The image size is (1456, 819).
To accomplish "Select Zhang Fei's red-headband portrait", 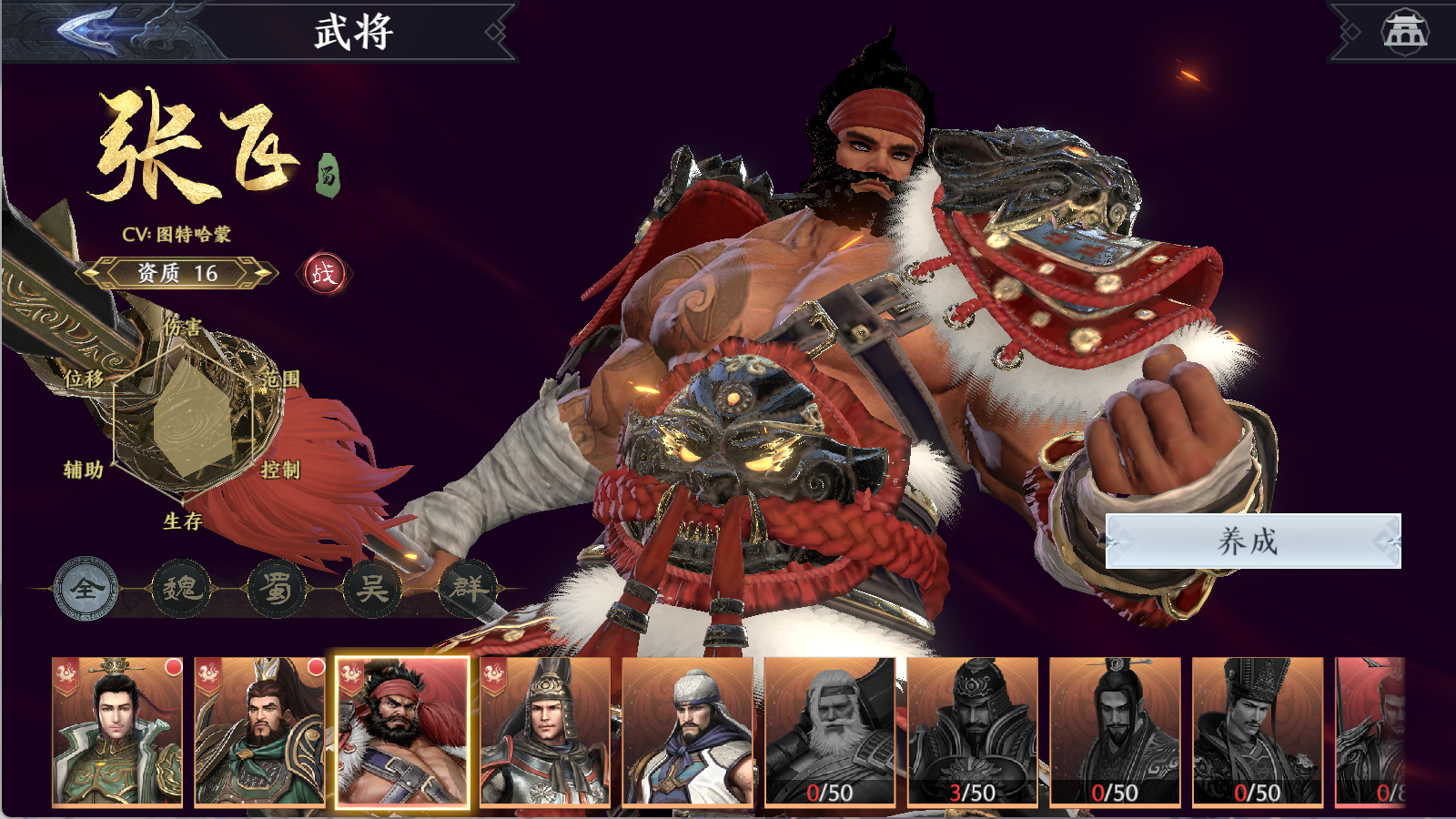I will pyautogui.click(x=402, y=732).
